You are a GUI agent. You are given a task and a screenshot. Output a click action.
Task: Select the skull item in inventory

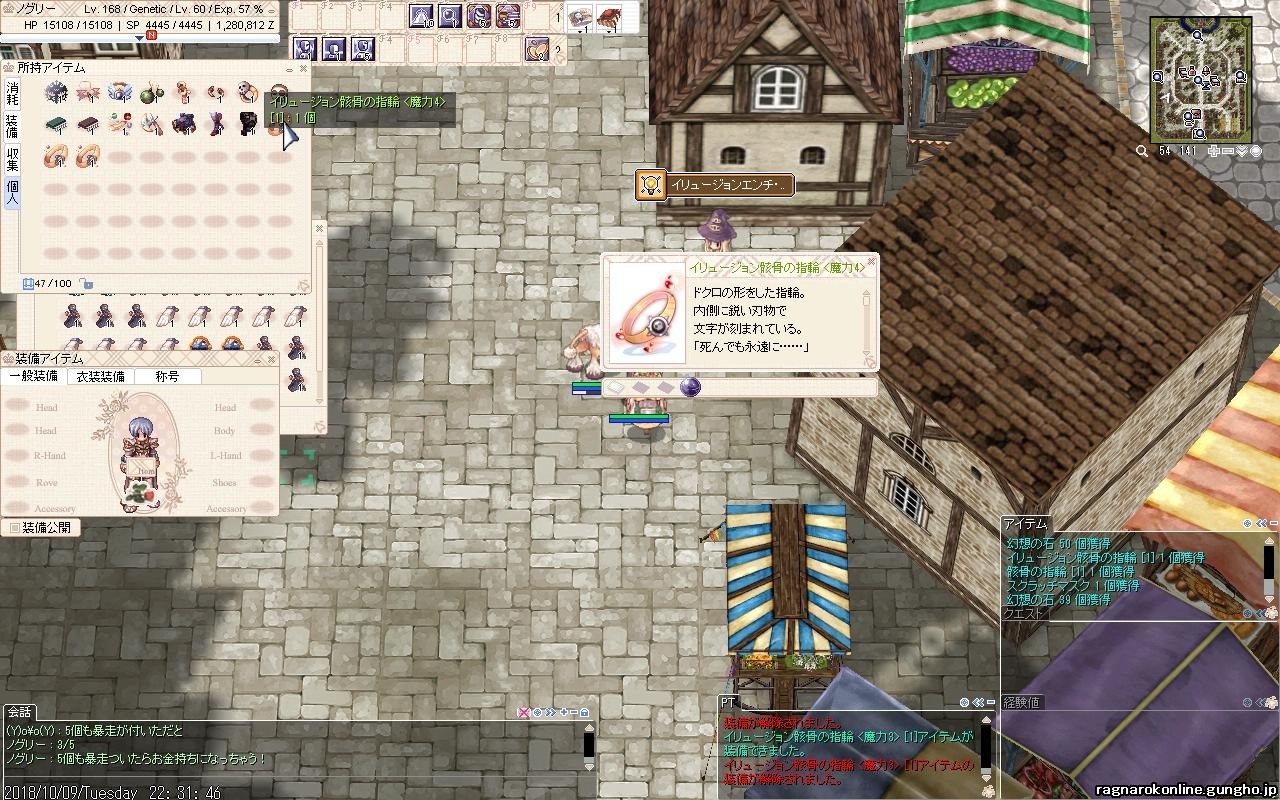[247, 93]
